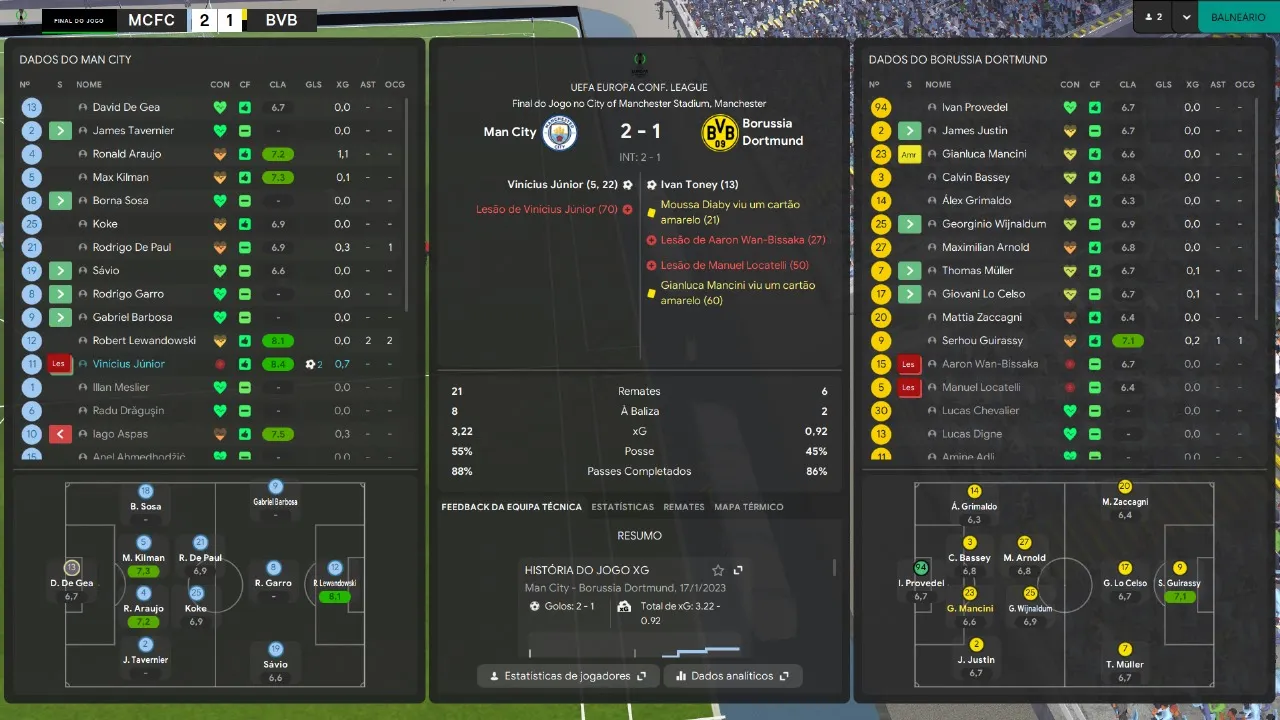Image resolution: width=1280 pixels, height=720 pixels.
Task: Choose Ivan Provedel in Dortmund list
Action: point(974,107)
